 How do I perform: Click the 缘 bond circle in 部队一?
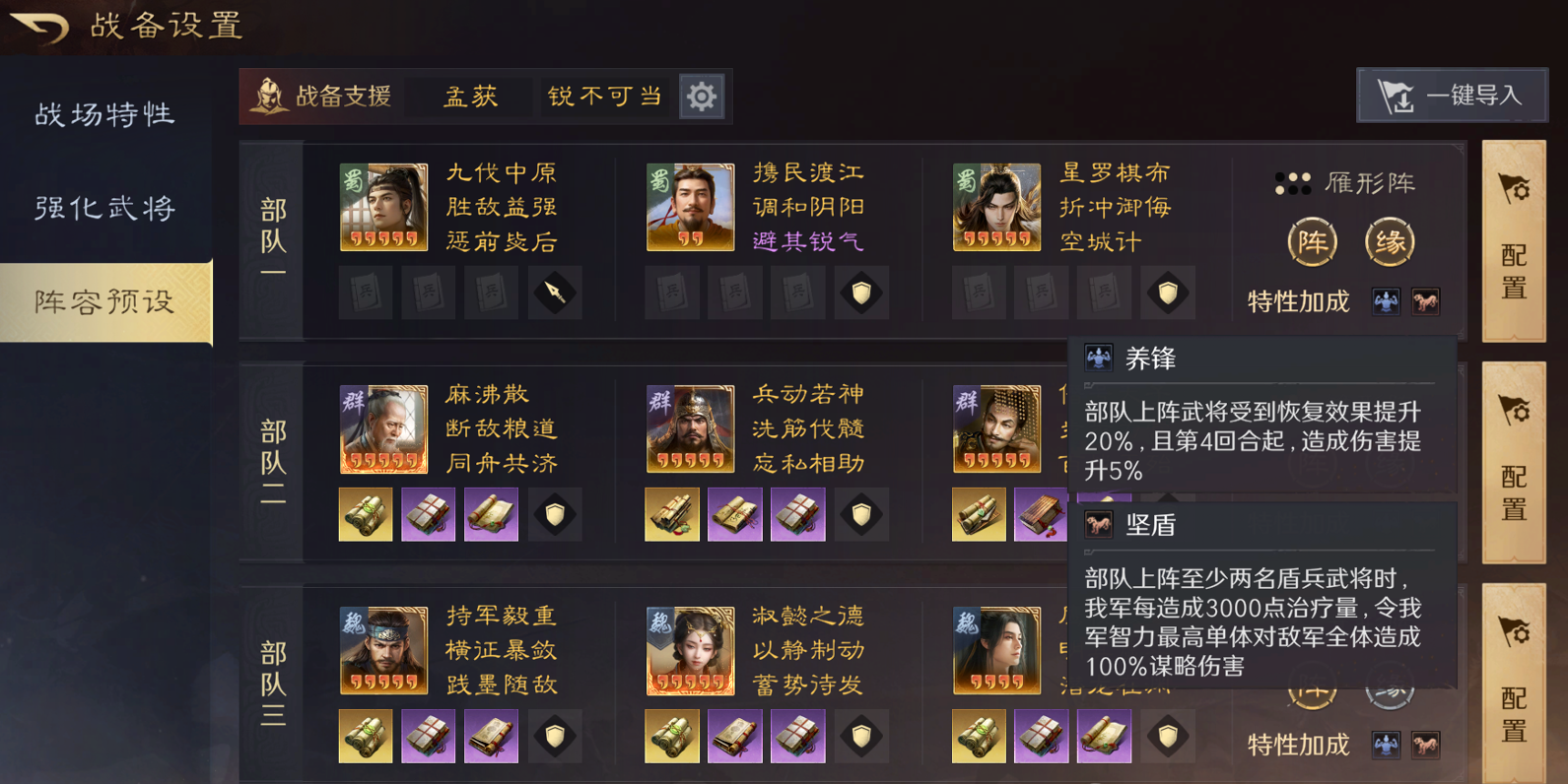click(1389, 241)
